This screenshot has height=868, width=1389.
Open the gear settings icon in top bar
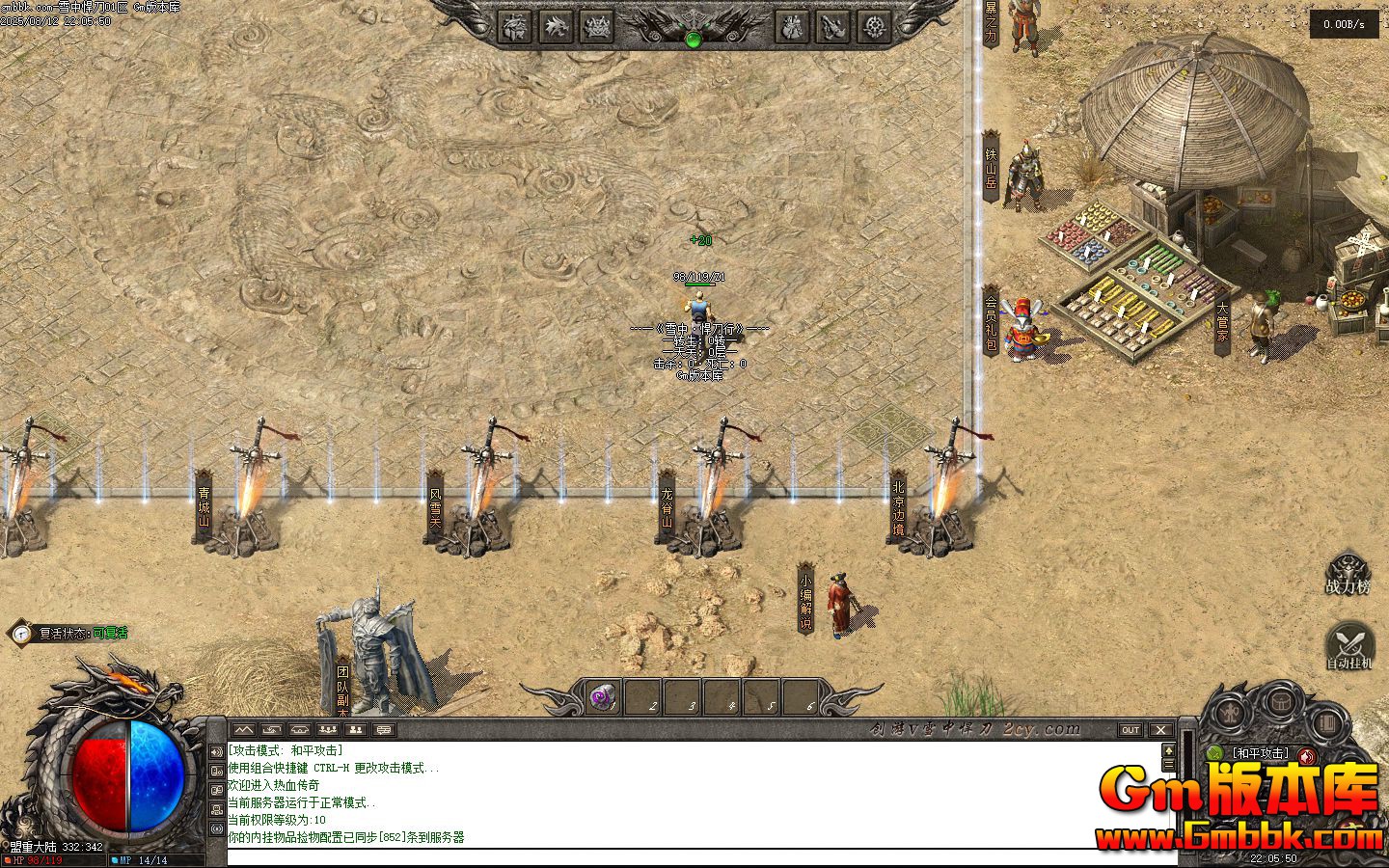coord(875,26)
